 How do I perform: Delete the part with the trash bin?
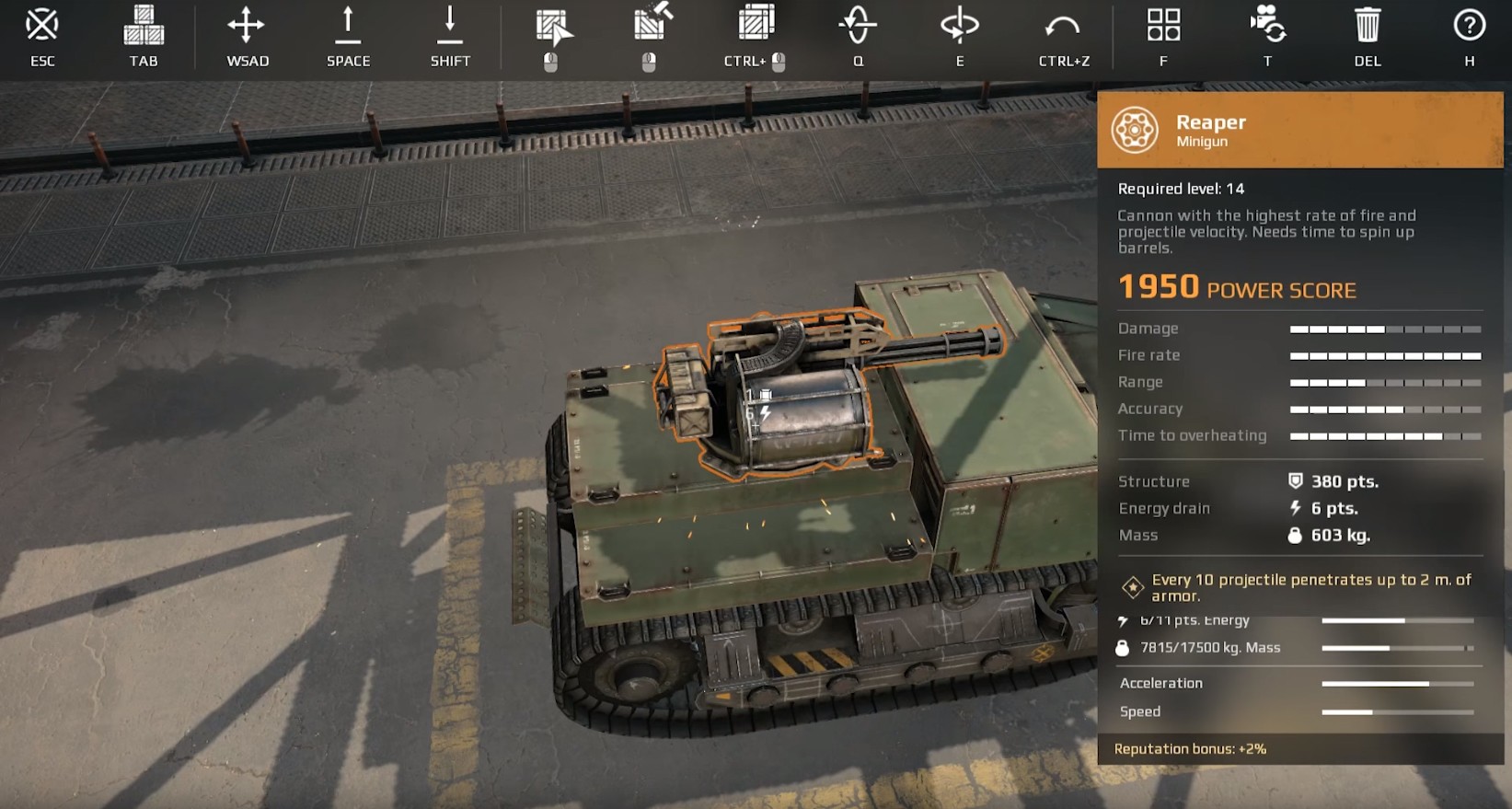point(1368,26)
